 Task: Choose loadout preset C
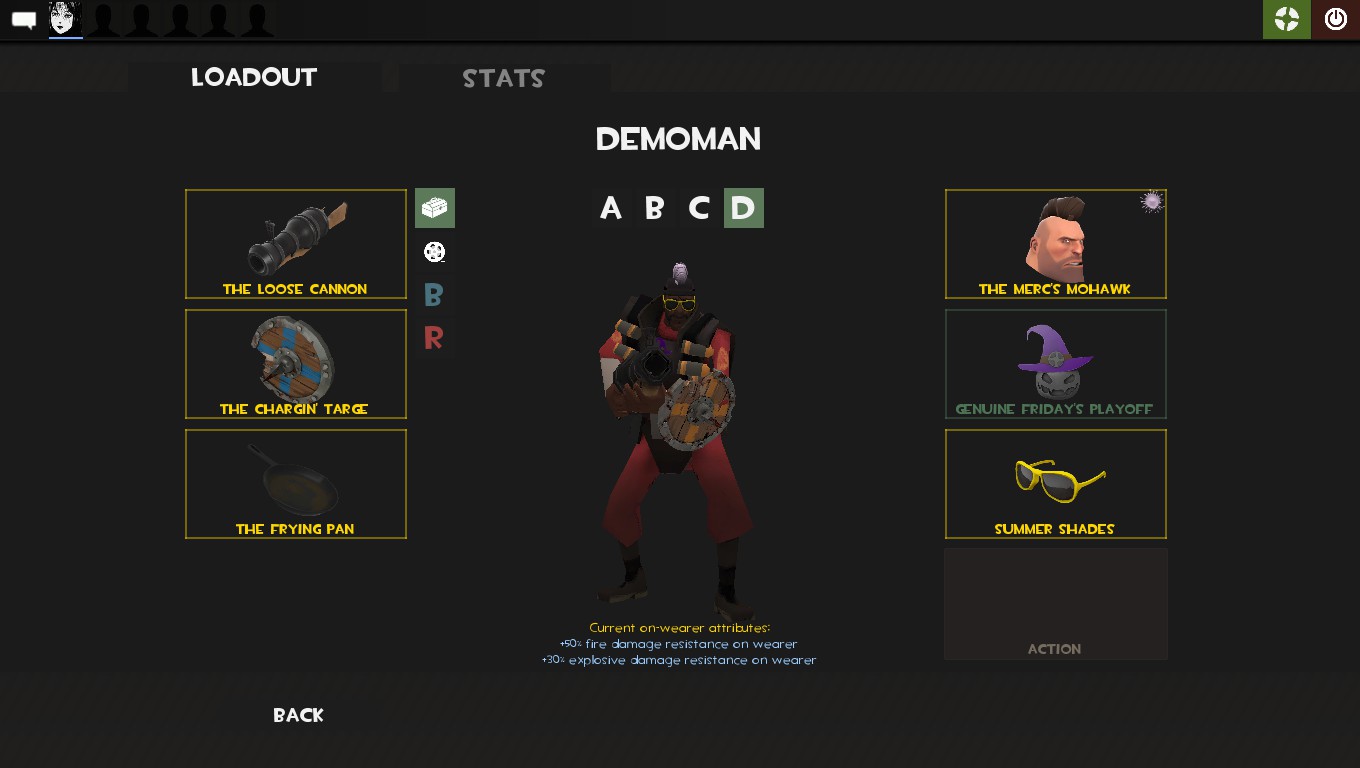[699, 208]
